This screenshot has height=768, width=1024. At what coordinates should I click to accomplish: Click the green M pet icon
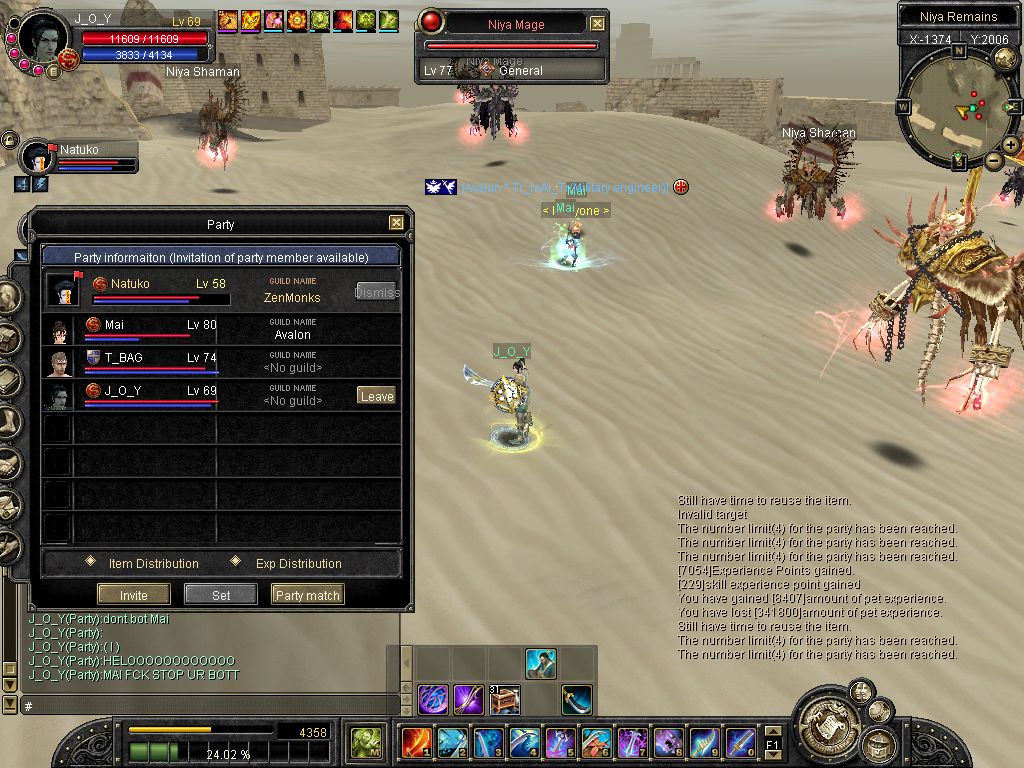click(x=364, y=743)
